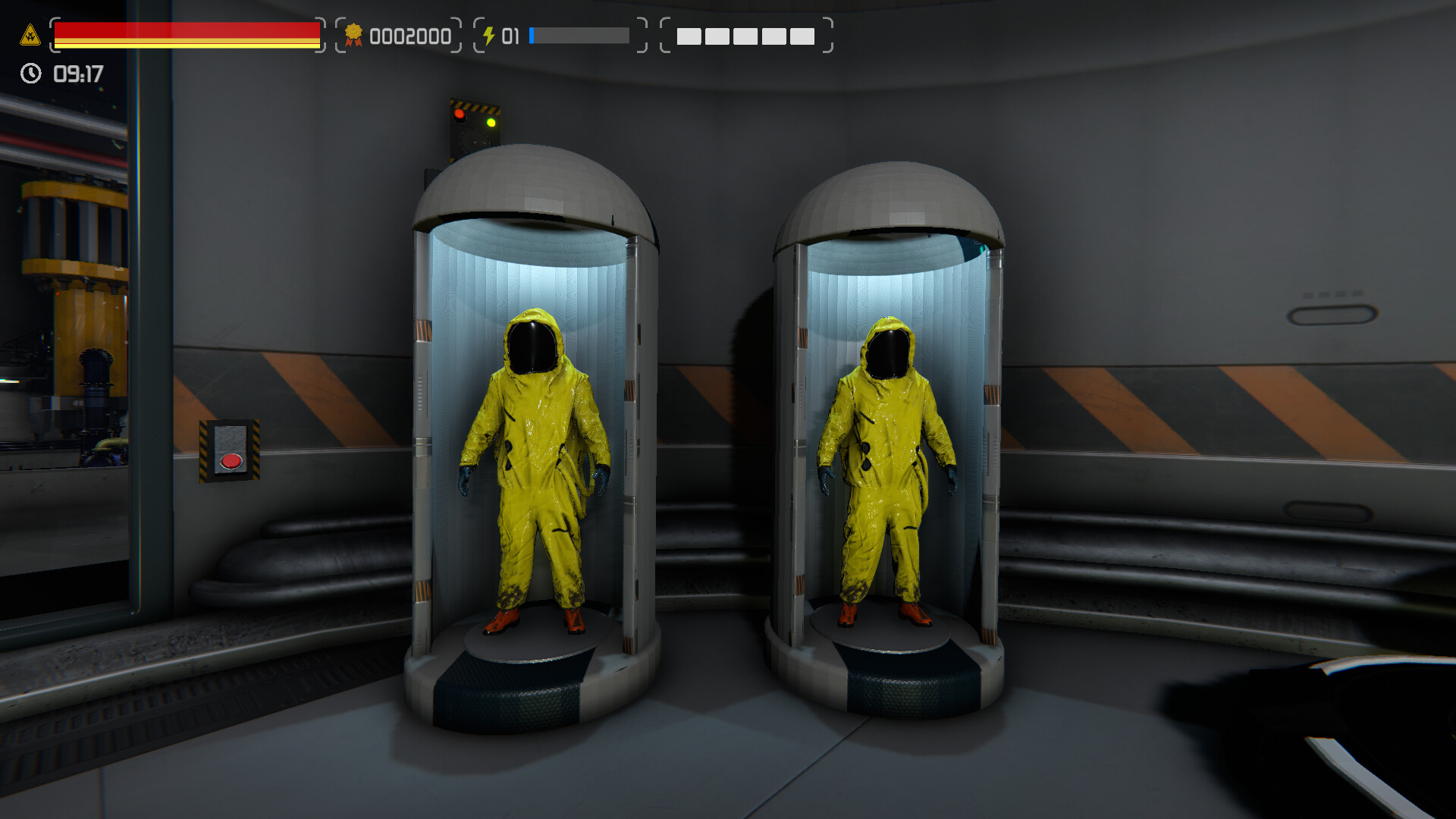Click the energy level 01 label
The width and height of the screenshot is (1456, 819).
coord(510,34)
